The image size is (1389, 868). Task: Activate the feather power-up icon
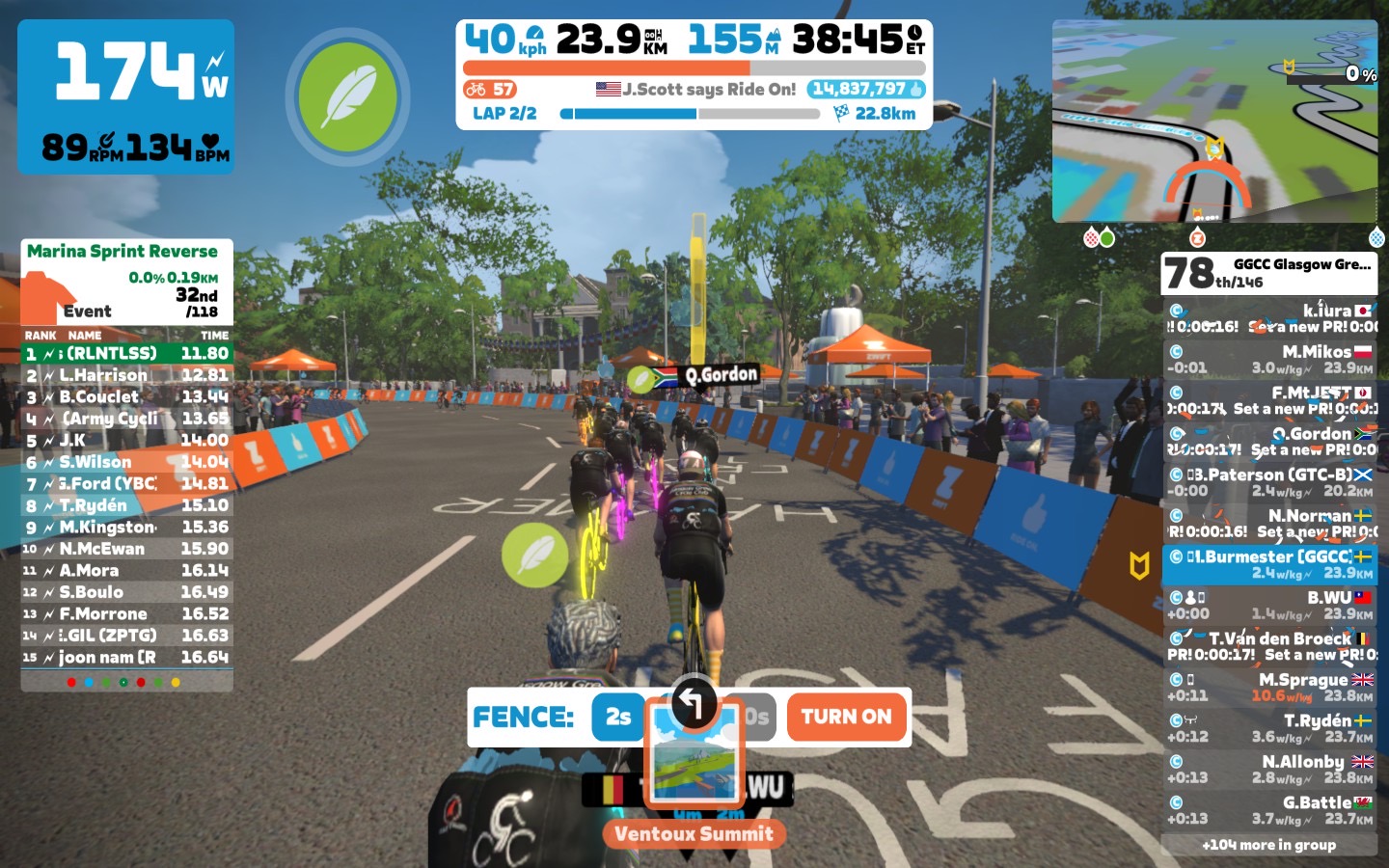348,97
